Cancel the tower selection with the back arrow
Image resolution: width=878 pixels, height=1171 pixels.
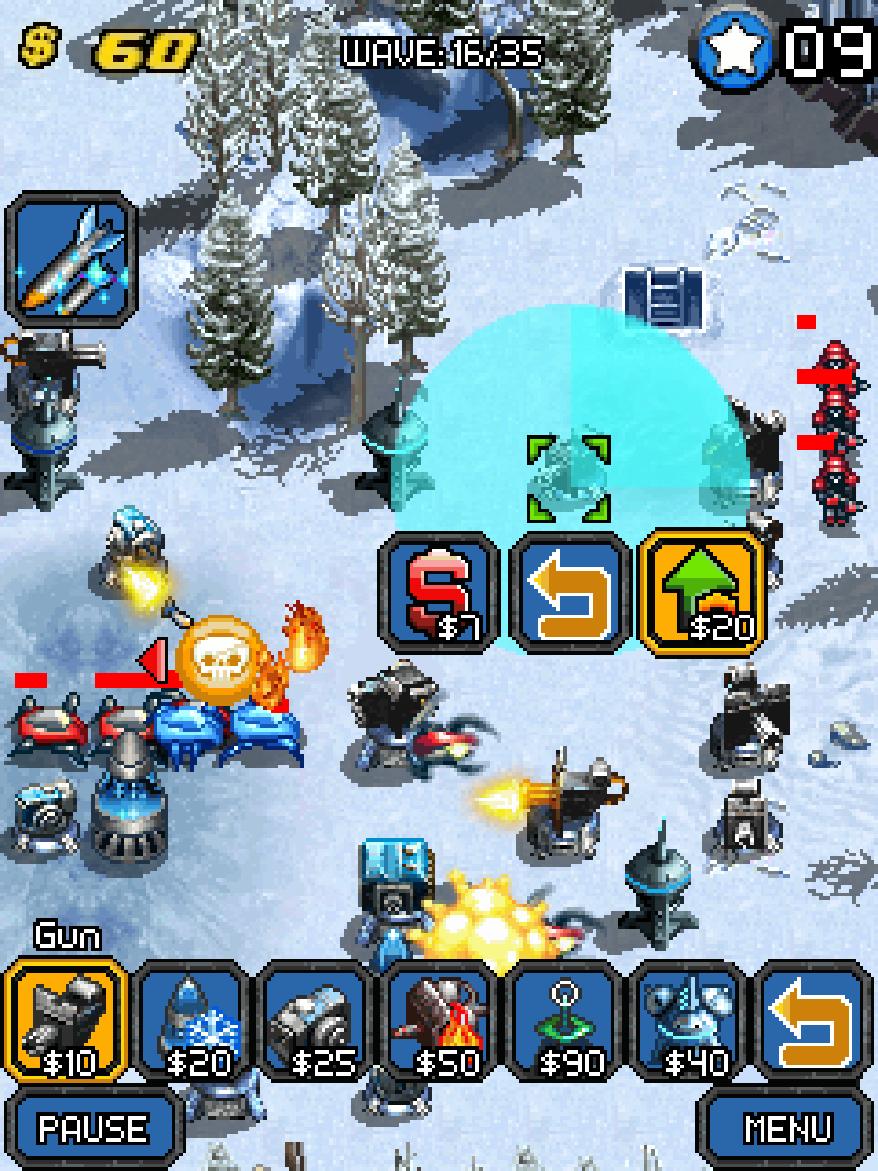(x=572, y=593)
